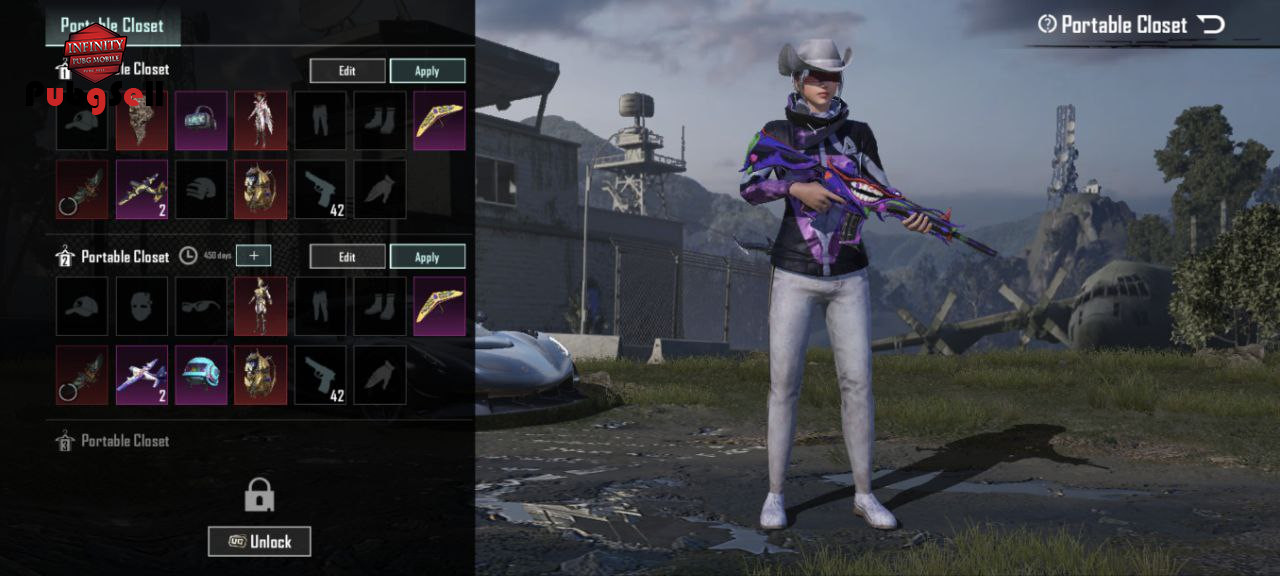Open the Portable Closet help icon
This screenshot has height=576, width=1280.
pyautogui.click(x=1047, y=25)
